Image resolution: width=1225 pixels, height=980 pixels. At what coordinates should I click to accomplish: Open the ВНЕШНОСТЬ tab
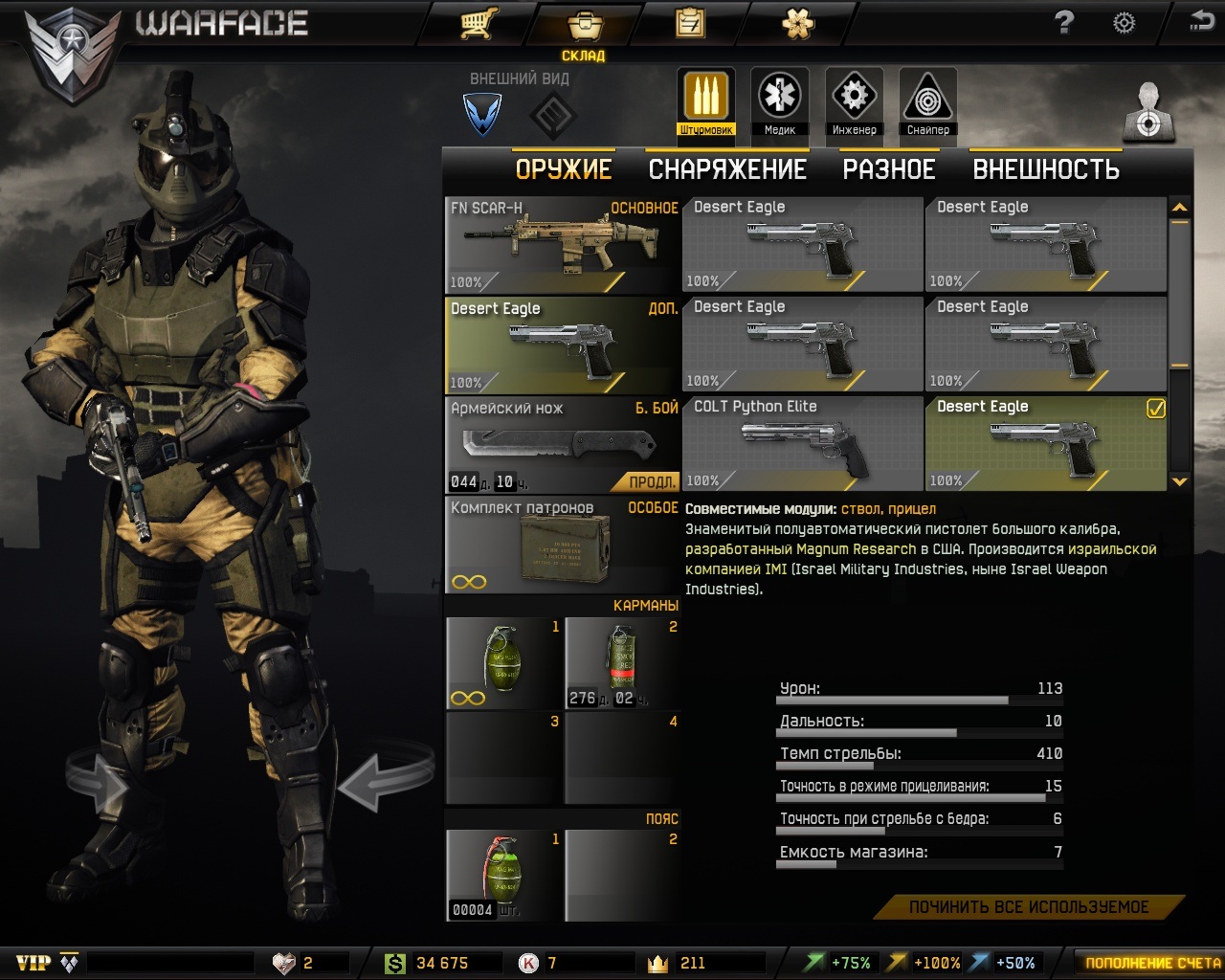1046,169
